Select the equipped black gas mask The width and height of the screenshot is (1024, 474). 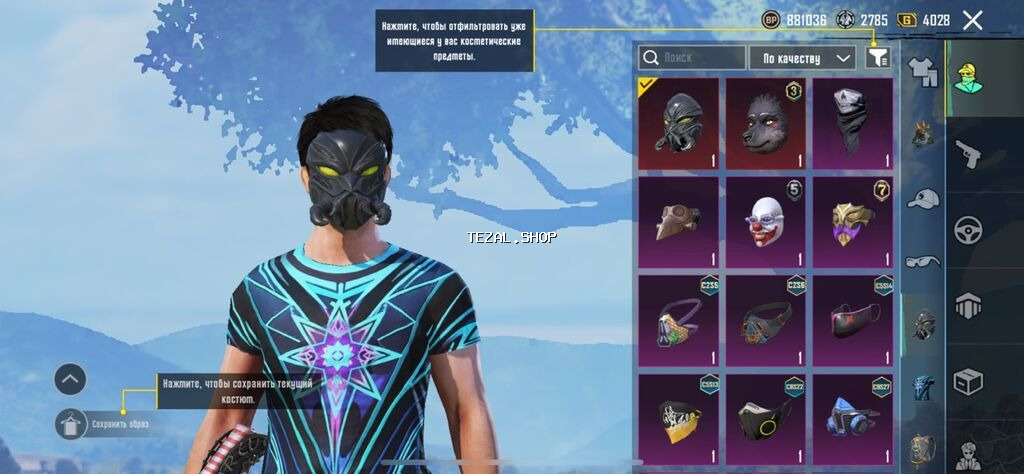[678, 124]
